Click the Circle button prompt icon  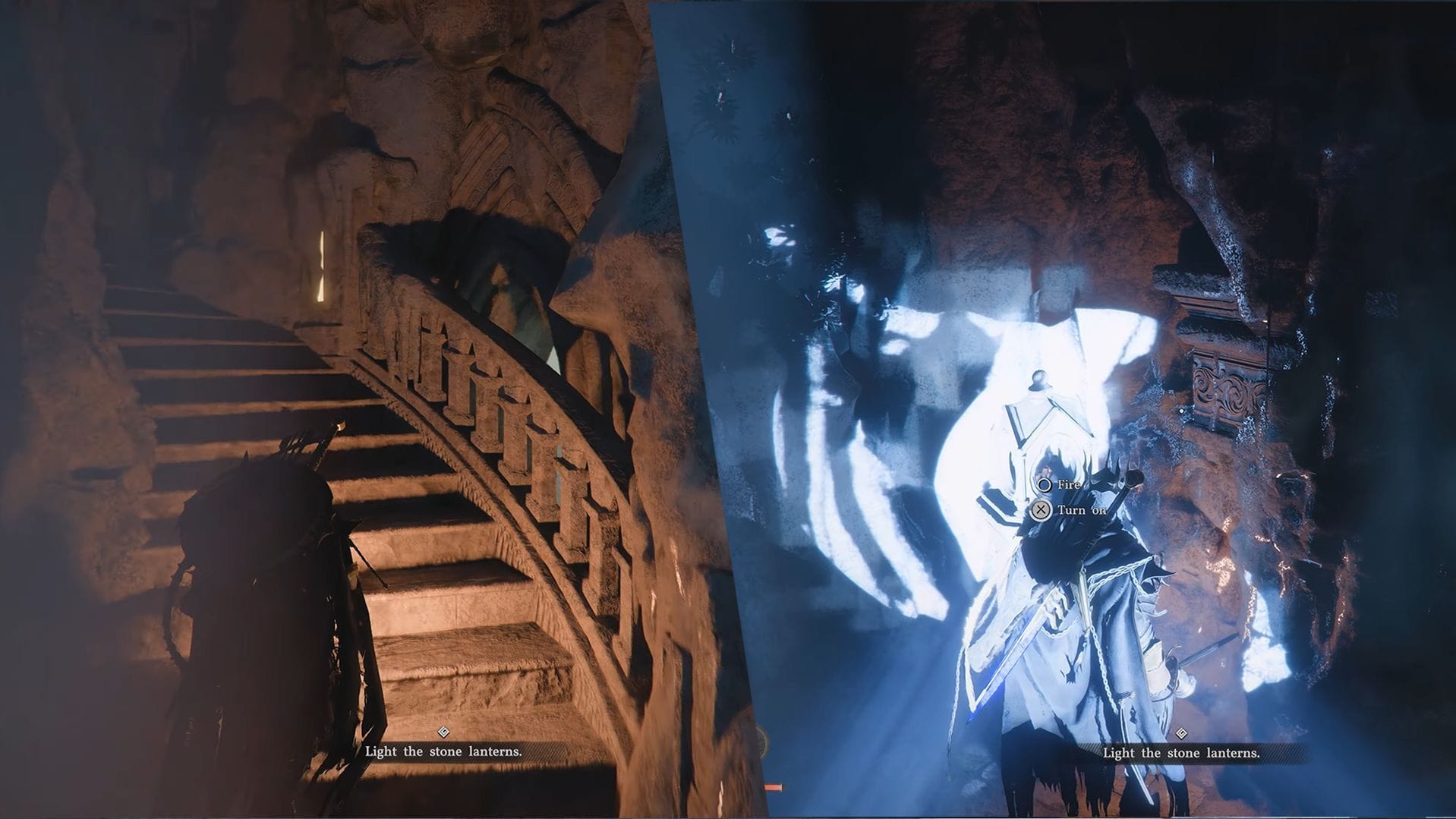pos(1045,485)
